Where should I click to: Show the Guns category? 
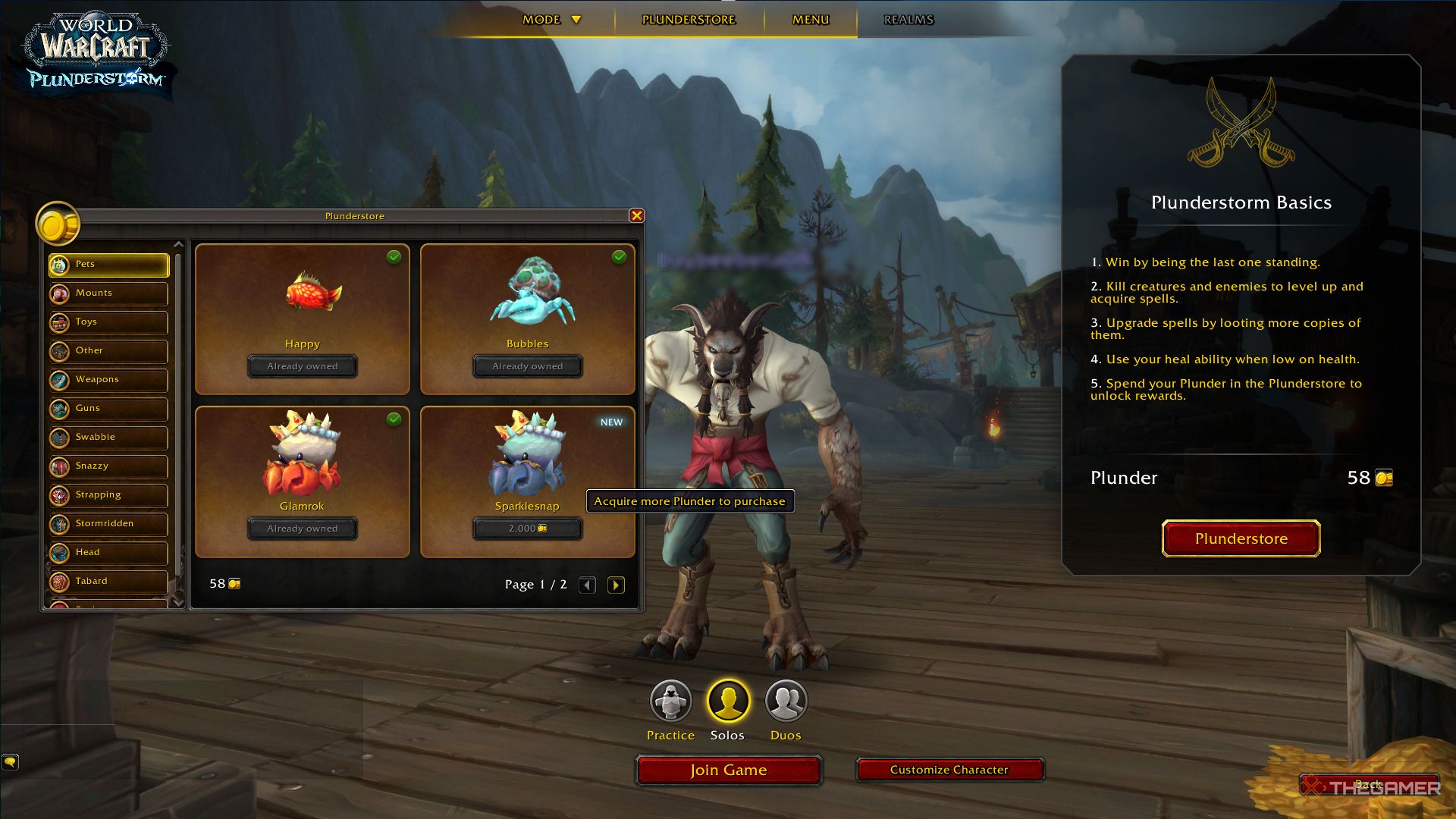(x=108, y=409)
